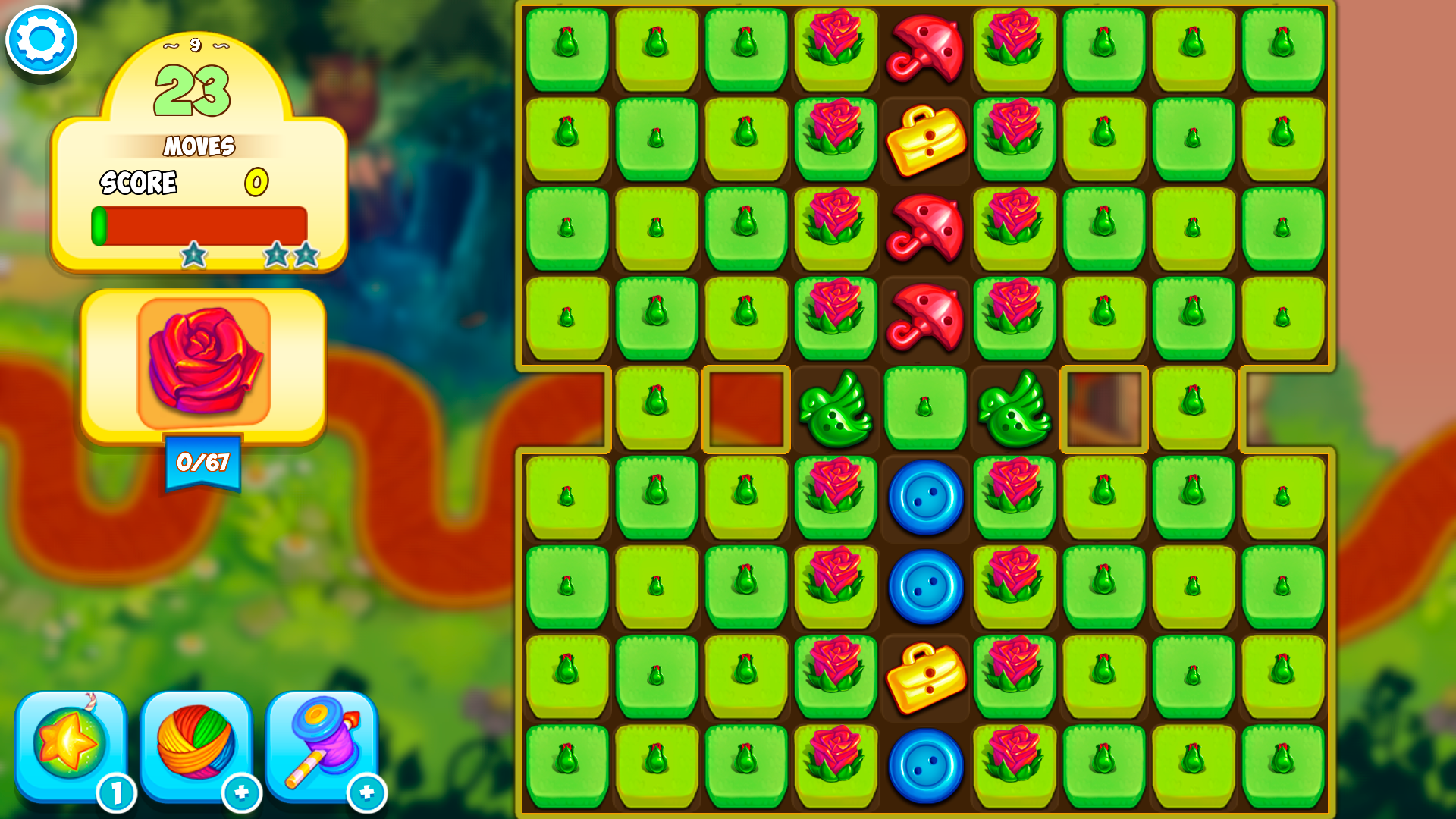Select the yellow suitcase near the board top
The height and width of the screenshot is (819, 1456).
coord(924,140)
